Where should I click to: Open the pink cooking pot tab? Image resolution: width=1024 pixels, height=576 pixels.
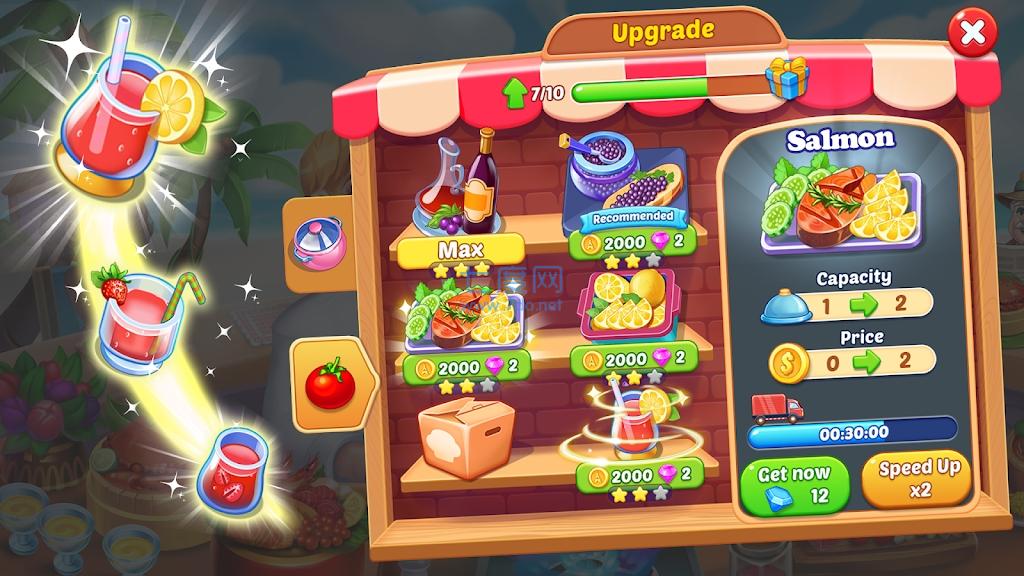click(319, 242)
